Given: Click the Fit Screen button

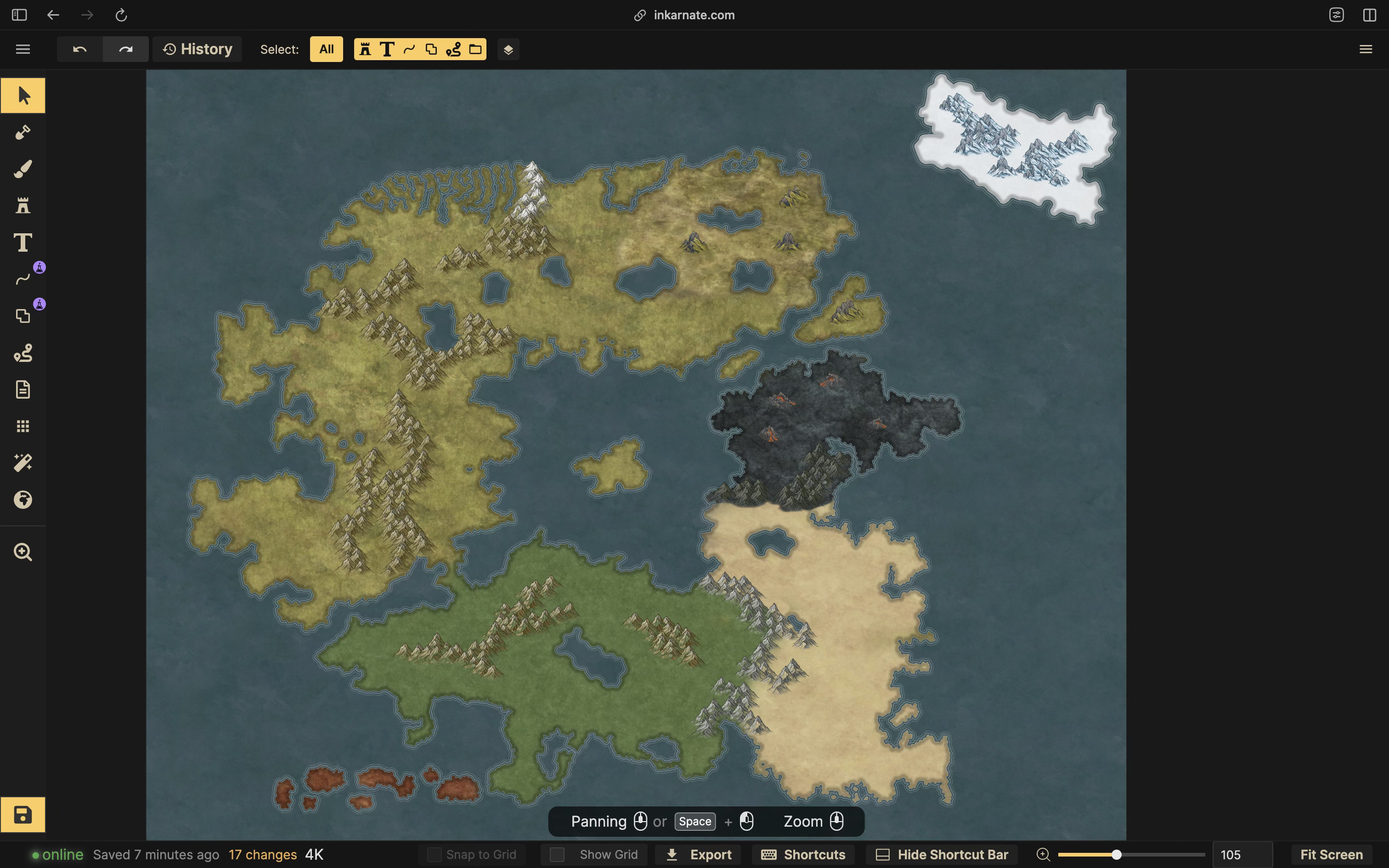Looking at the screenshot, I should pyautogui.click(x=1331, y=854).
